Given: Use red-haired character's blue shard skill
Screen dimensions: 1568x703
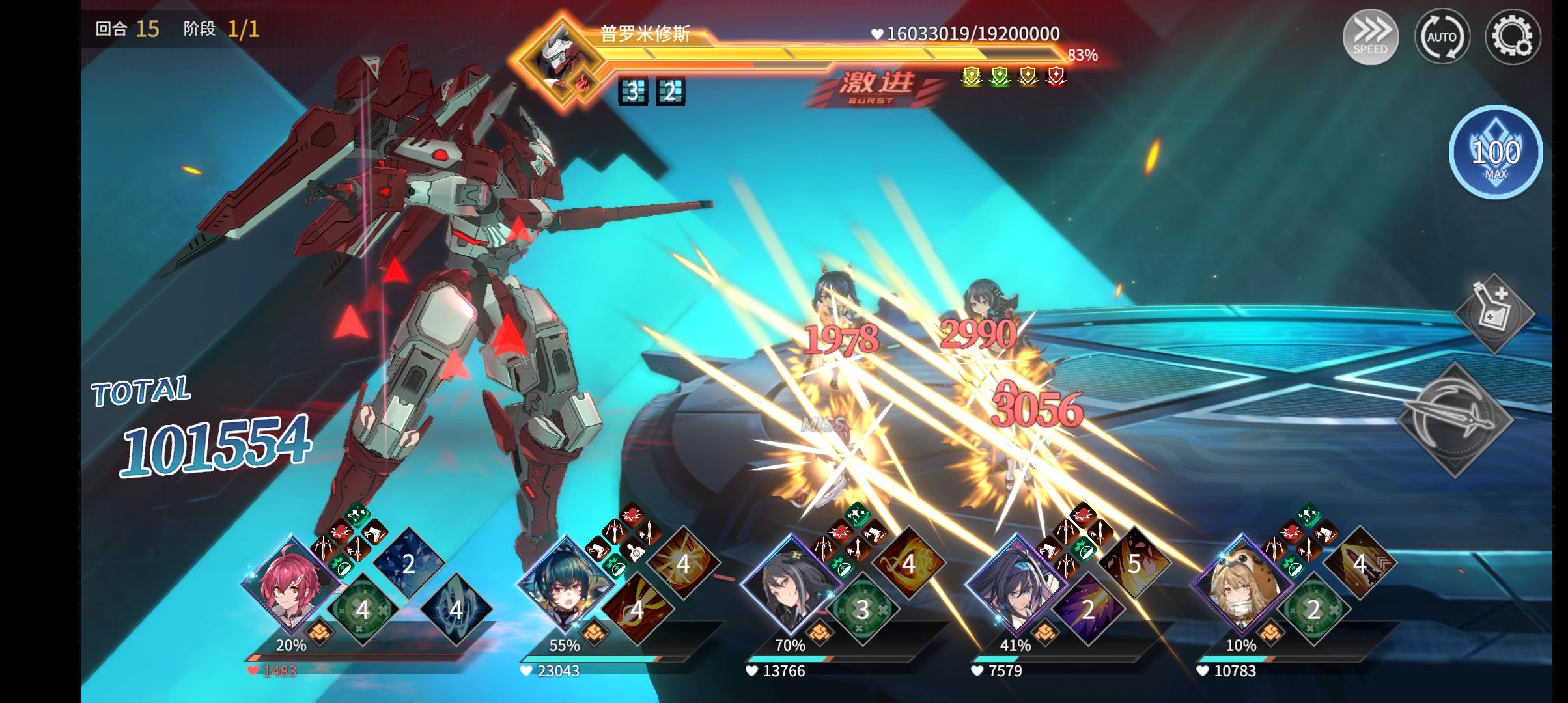Looking at the screenshot, I should [x=408, y=563].
